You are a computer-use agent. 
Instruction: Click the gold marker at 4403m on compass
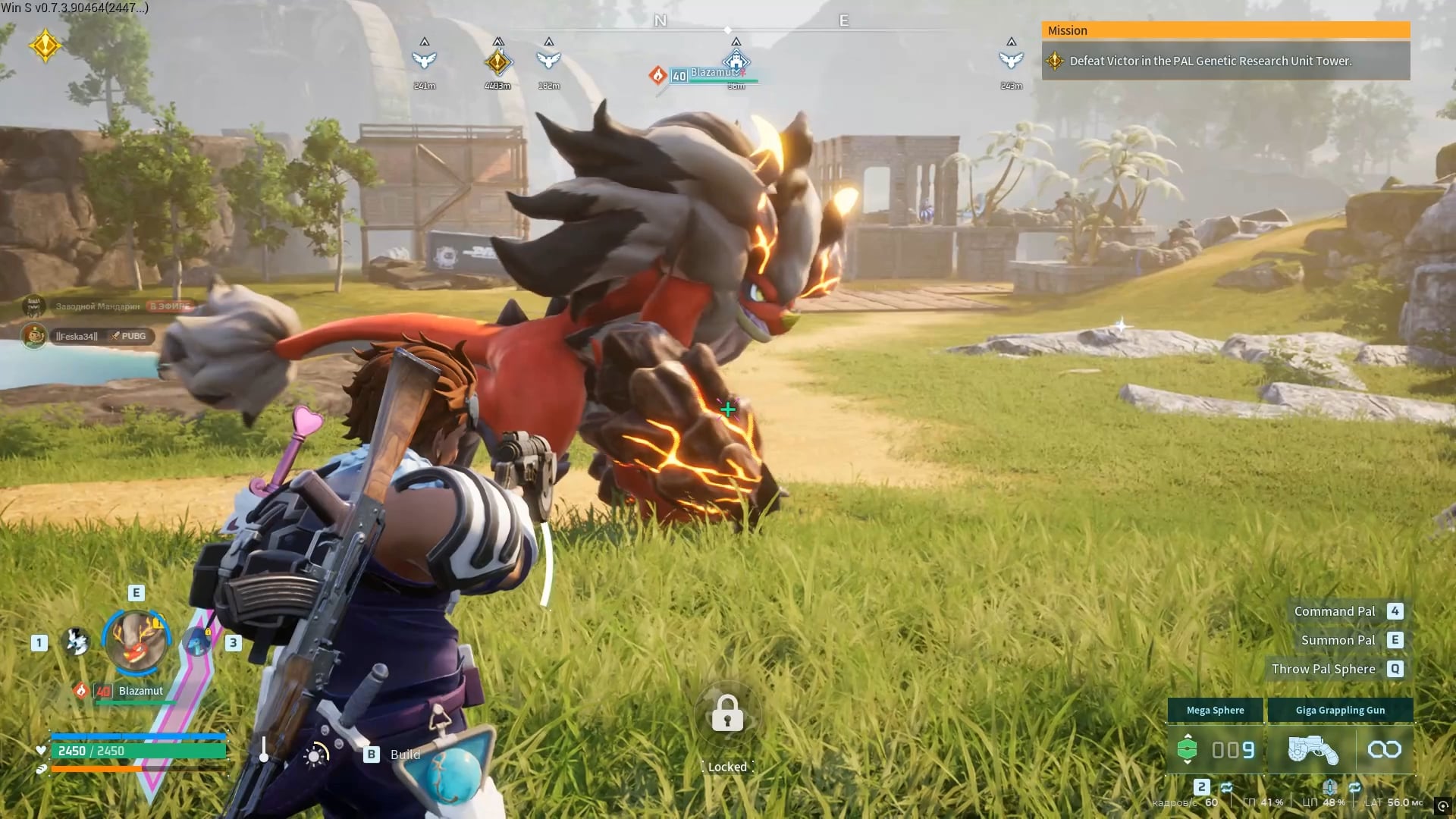[x=497, y=61]
